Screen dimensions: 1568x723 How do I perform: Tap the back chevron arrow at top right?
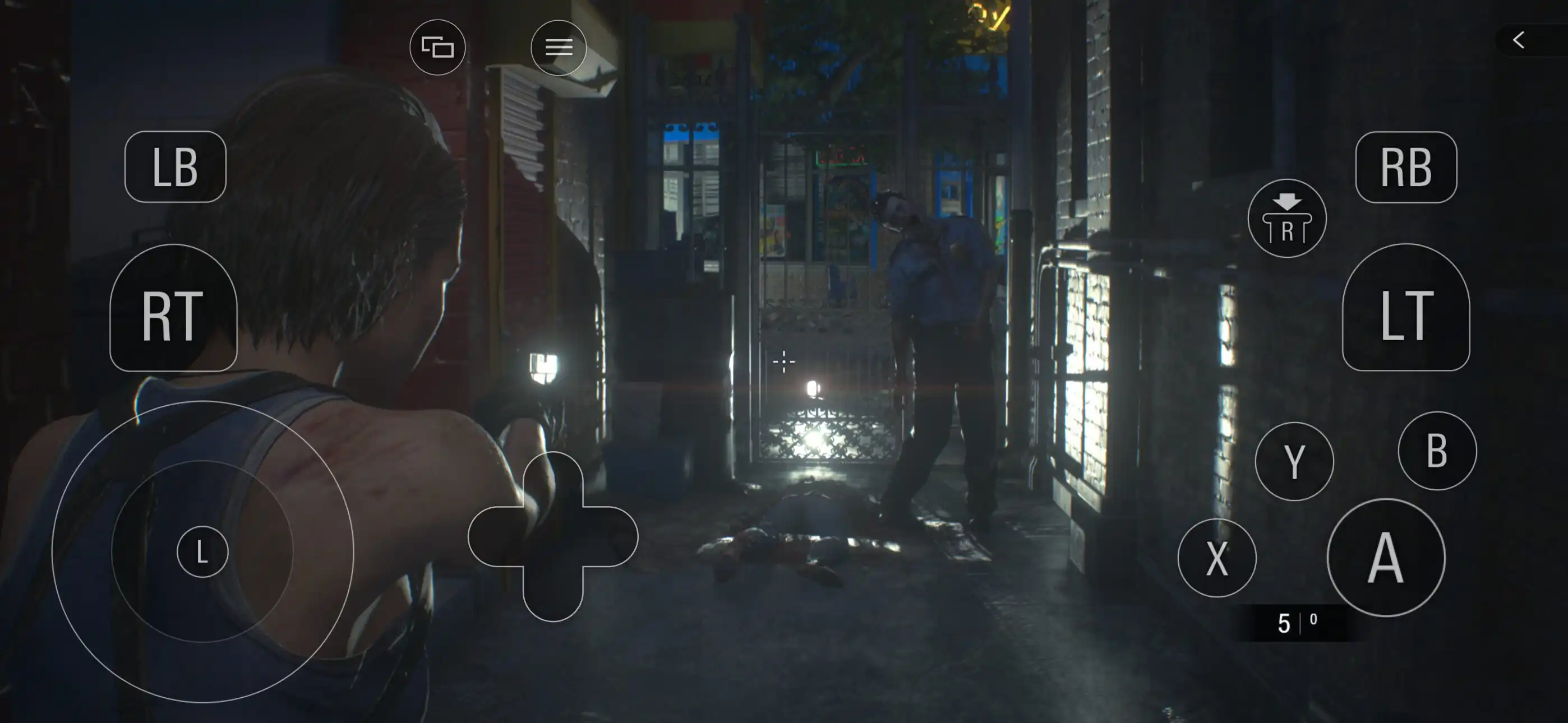(x=1518, y=41)
